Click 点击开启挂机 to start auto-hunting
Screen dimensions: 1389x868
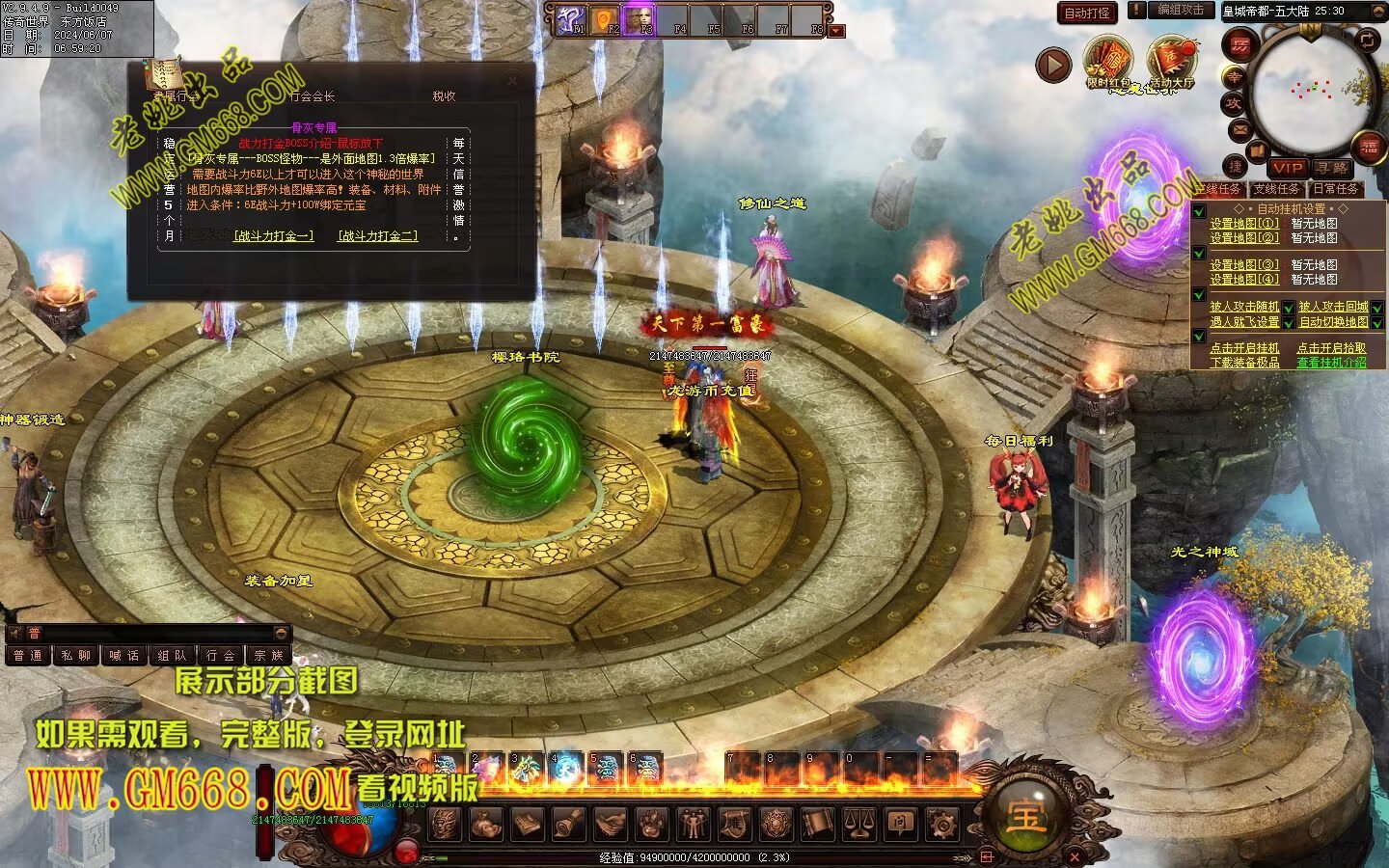1244,348
